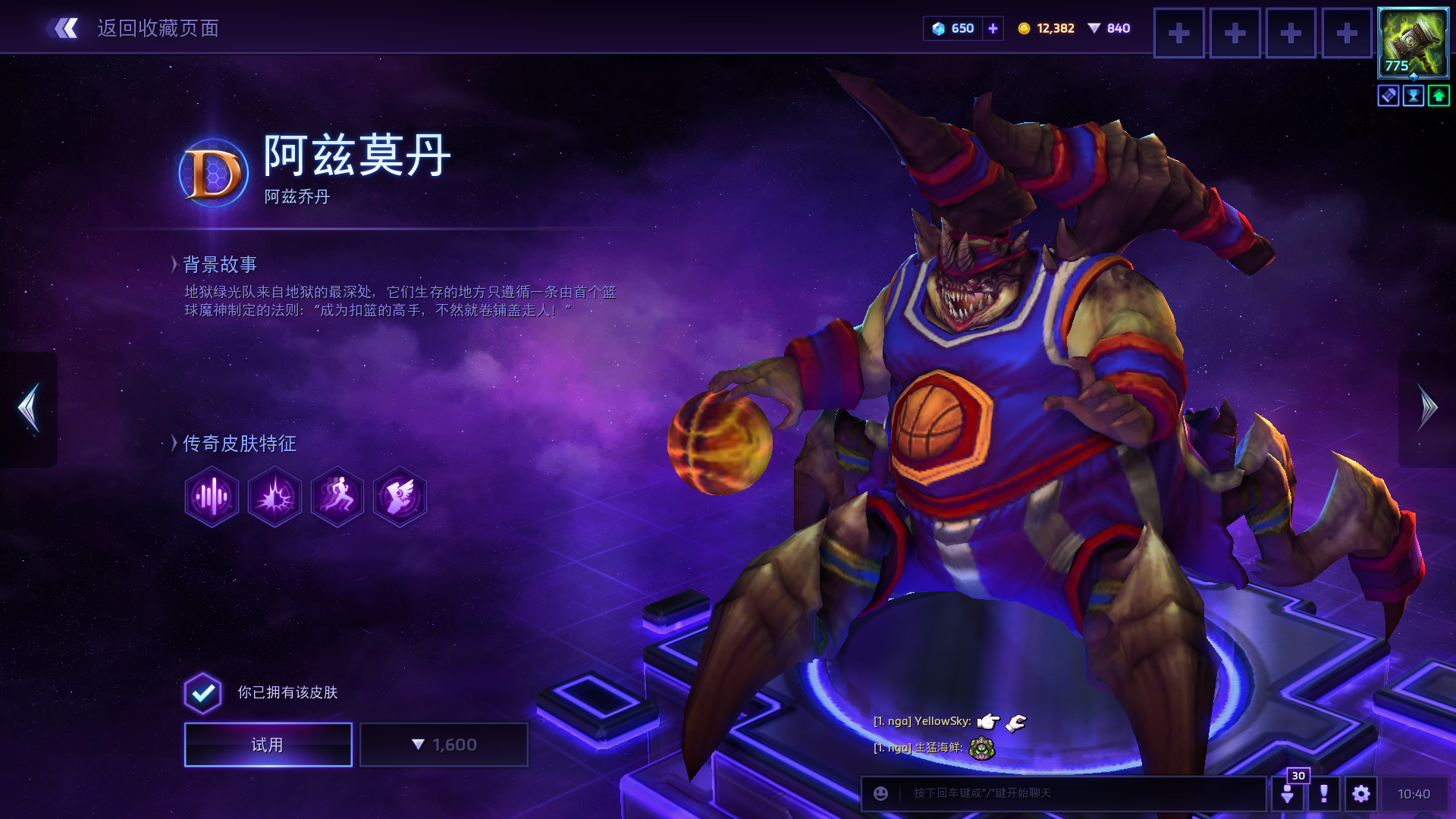Buy skin with the 1,600 shards button
This screenshot has height=819, width=1456.
(444, 745)
